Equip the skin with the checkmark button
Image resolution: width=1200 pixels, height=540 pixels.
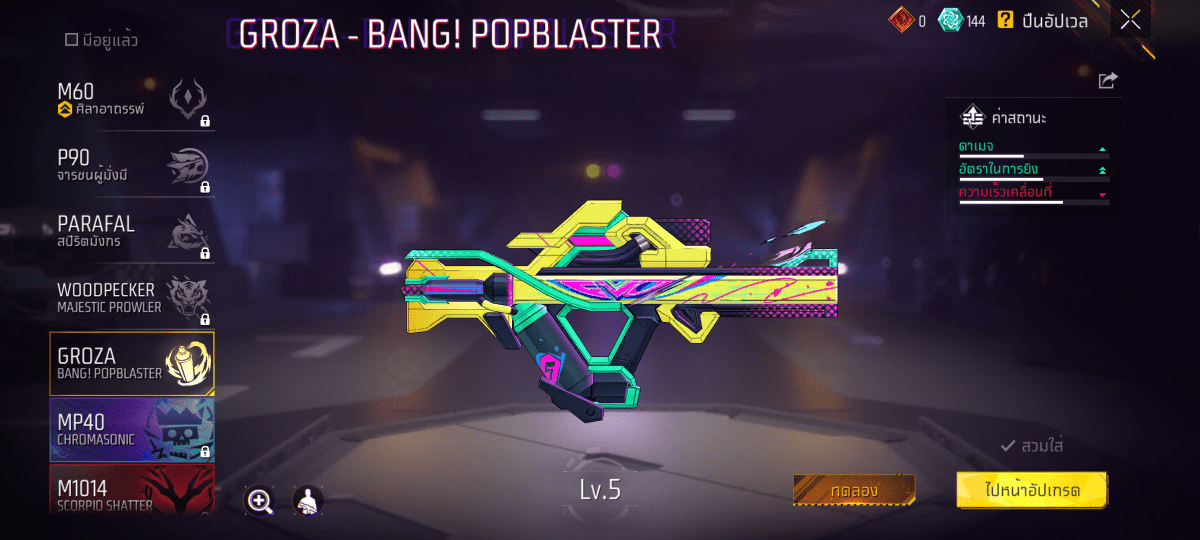1032,446
